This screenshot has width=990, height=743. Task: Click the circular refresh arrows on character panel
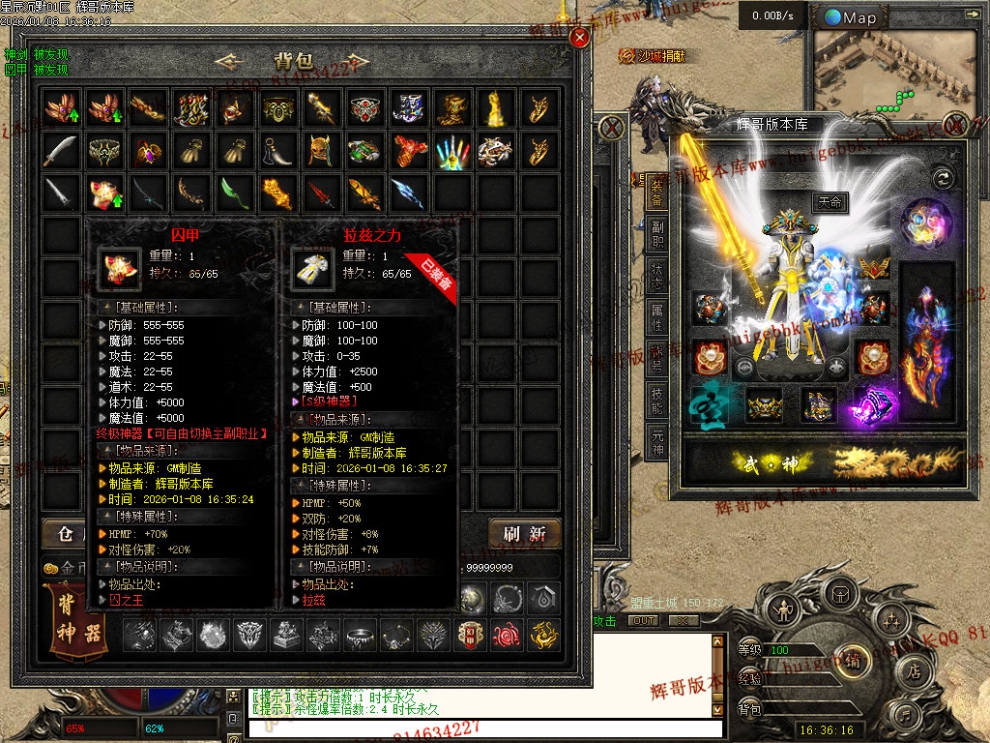(941, 178)
